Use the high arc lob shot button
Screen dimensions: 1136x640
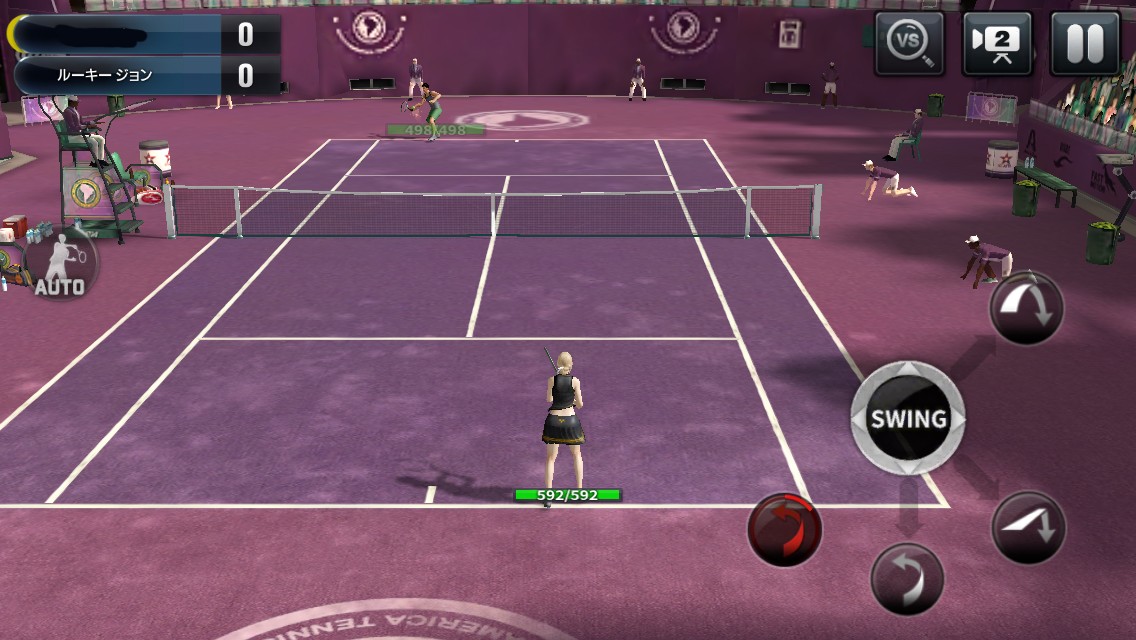click(x=1027, y=309)
